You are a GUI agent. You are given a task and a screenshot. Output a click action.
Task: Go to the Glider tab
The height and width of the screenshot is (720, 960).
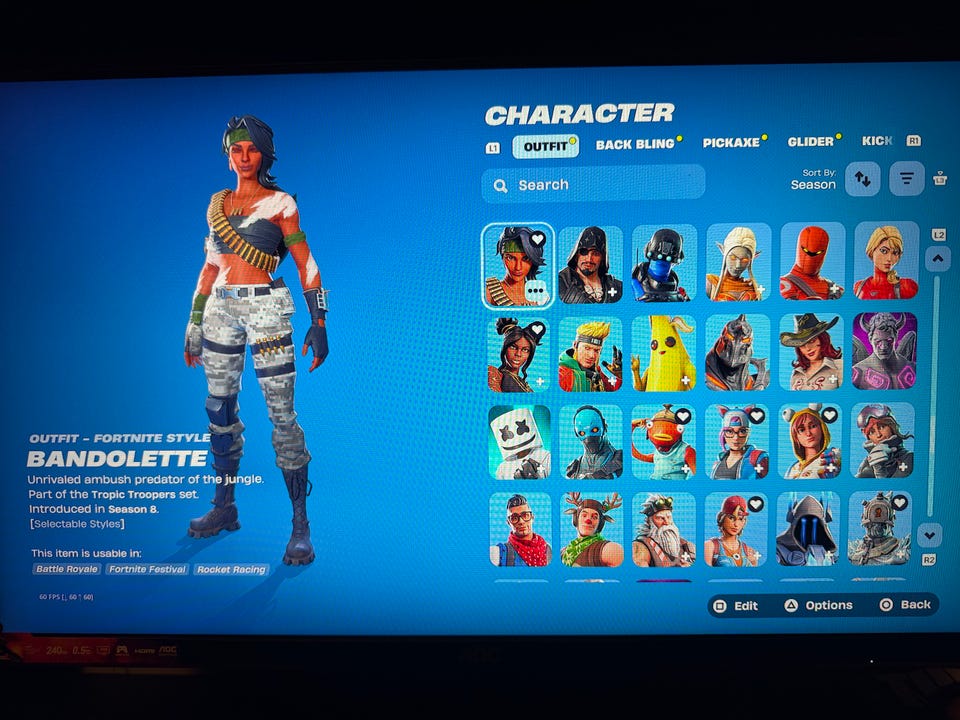(x=811, y=142)
